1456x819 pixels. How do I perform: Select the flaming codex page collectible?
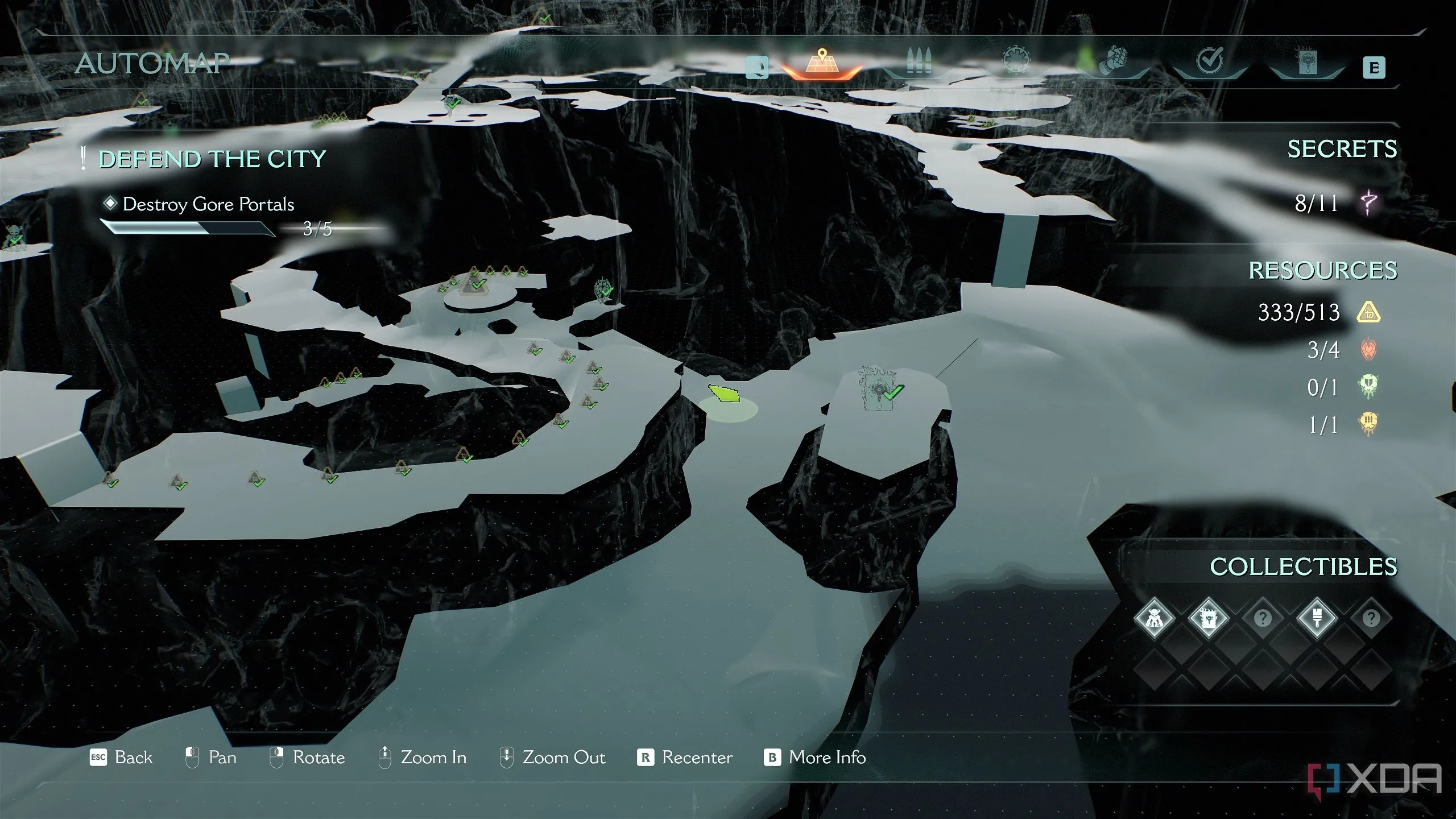click(1207, 618)
